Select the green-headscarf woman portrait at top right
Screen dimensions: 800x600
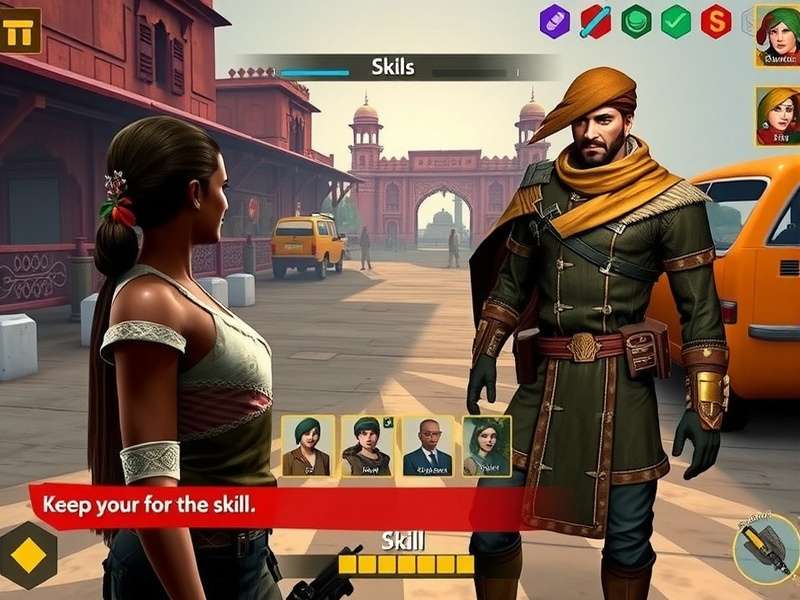777,36
